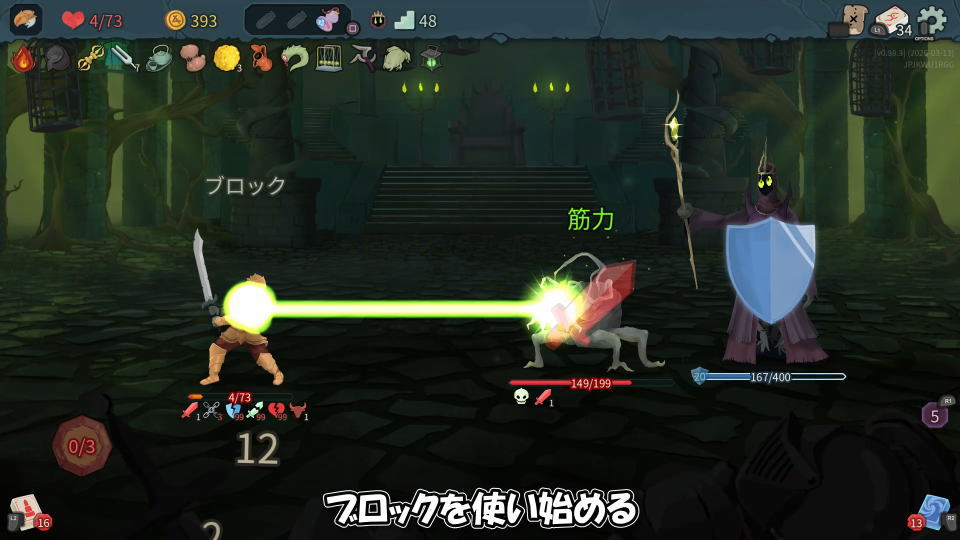960x540 pixels.
Task: Inspect the flame relic
Action: coord(22,59)
